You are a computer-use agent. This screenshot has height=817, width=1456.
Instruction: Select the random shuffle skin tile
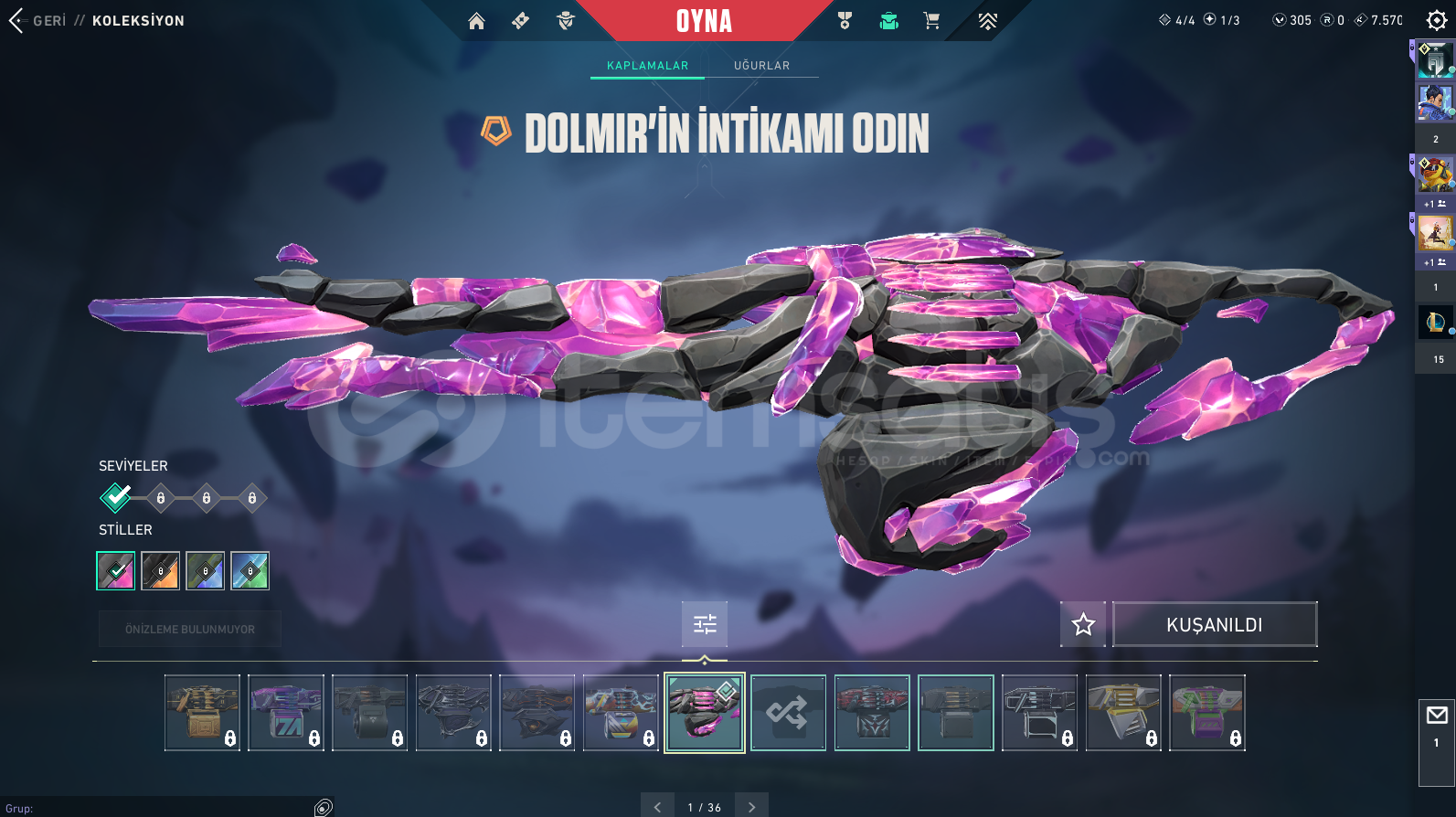[788, 713]
